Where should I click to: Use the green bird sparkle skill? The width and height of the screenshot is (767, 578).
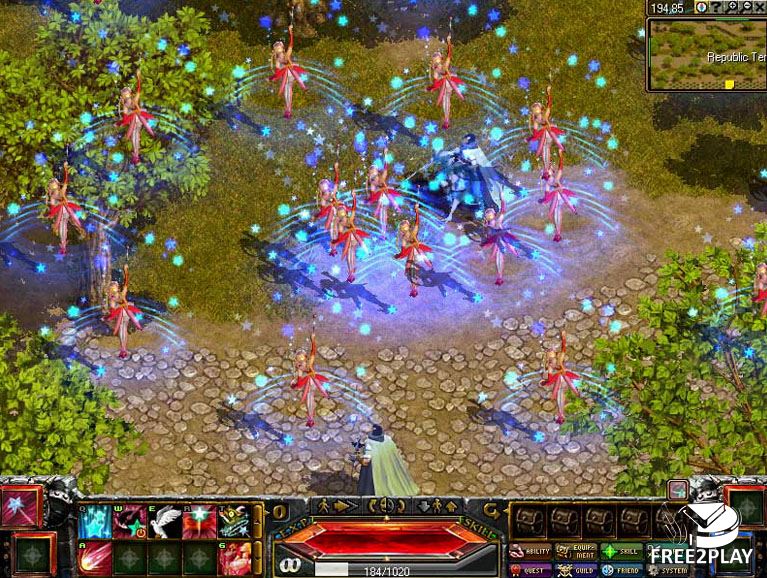tap(234, 522)
